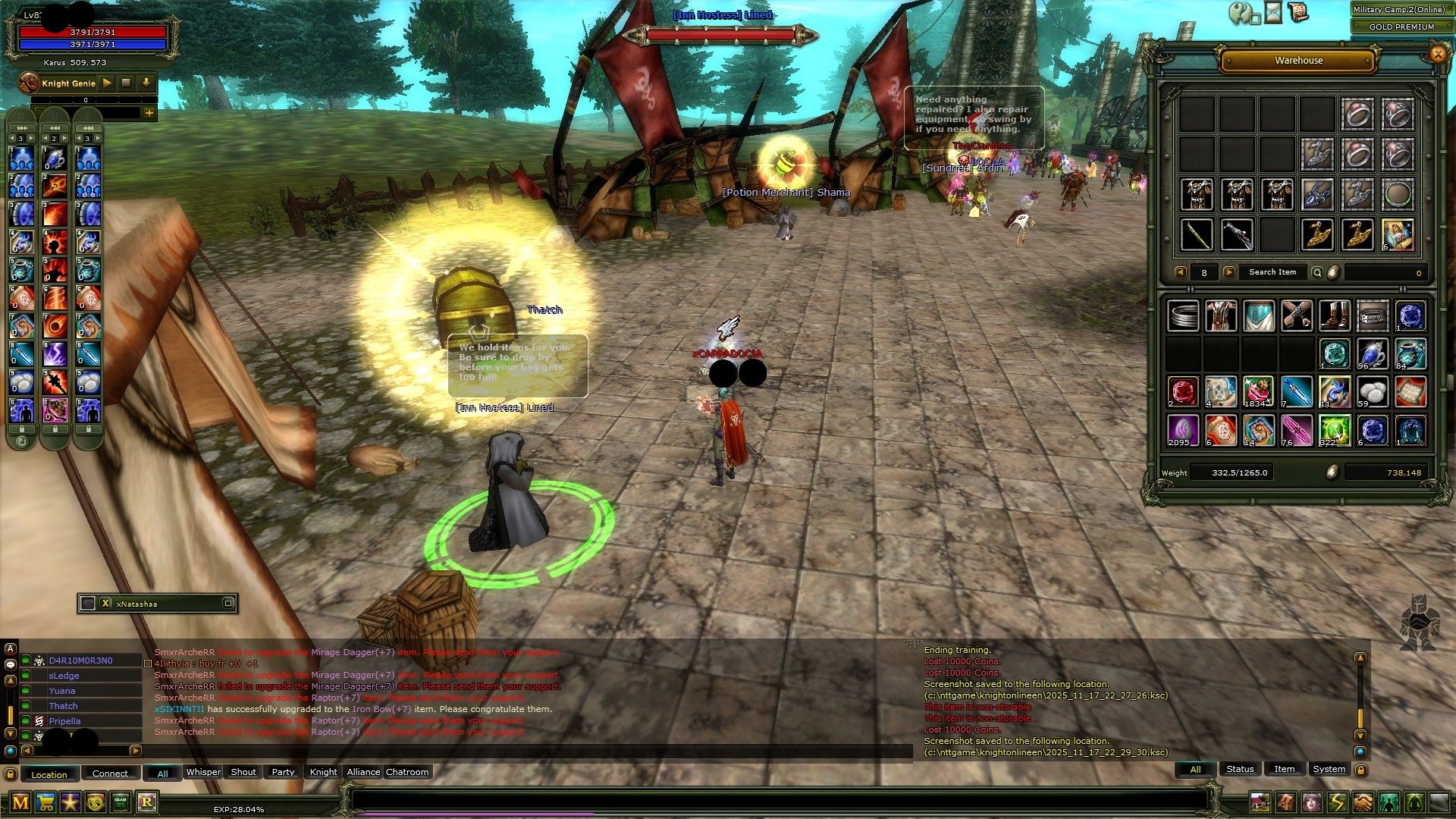Screen dimensions: 1456x819
Task: Open the gold M menu icon
Action: click(x=20, y=802)
